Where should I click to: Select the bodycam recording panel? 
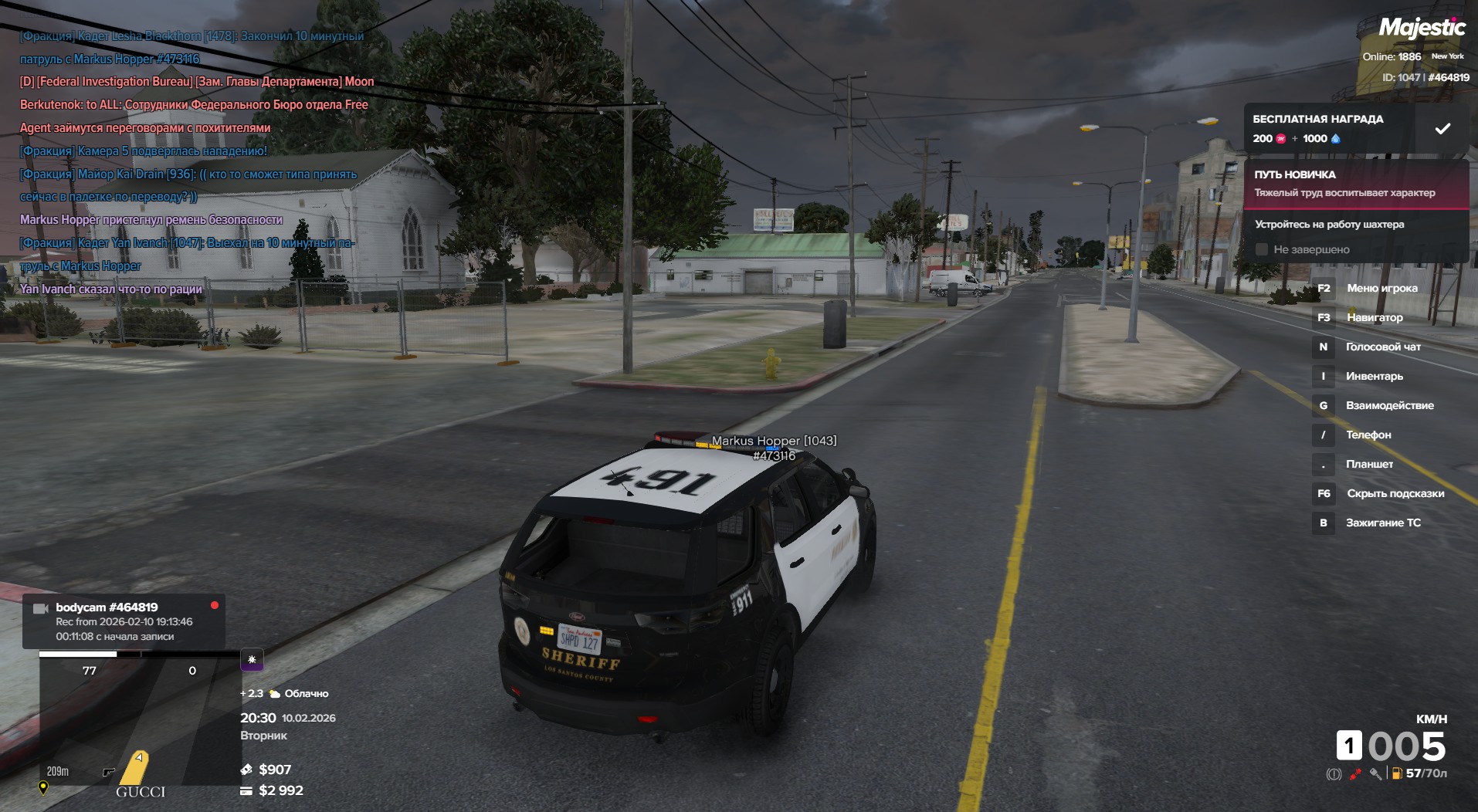point(124,621)
